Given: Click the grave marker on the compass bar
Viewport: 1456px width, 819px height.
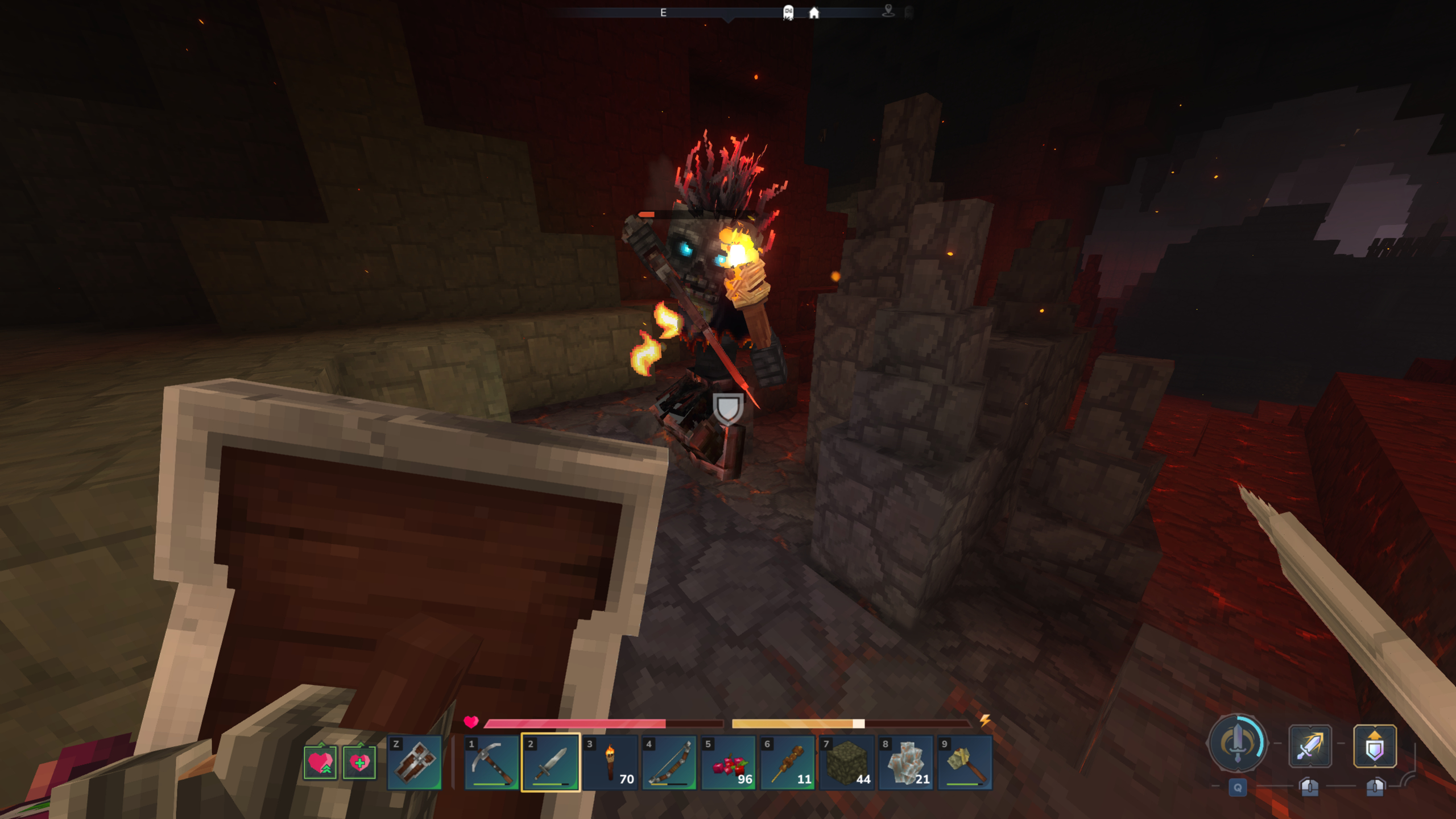Looking at the screenshot, I should (788, 13).
